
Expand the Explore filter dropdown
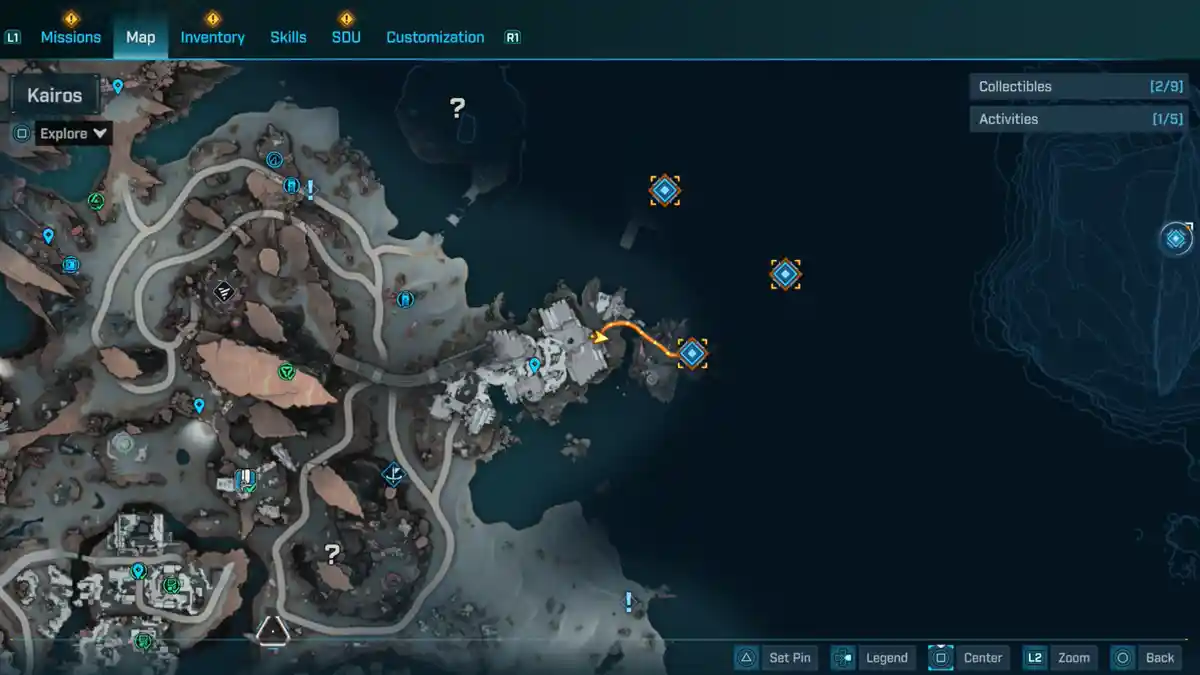tap(73, 133)
